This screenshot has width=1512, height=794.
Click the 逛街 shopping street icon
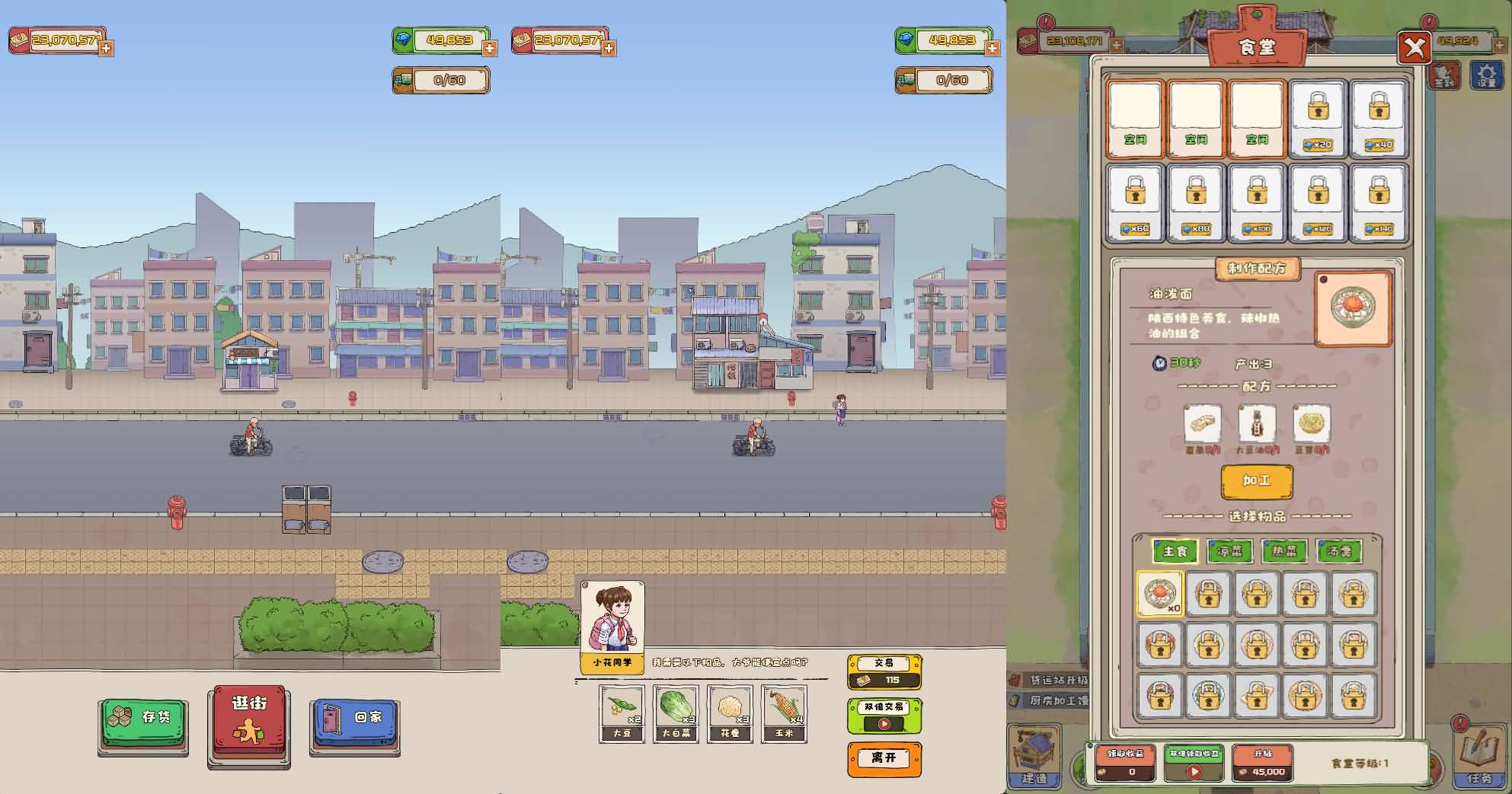click(248, 722)
